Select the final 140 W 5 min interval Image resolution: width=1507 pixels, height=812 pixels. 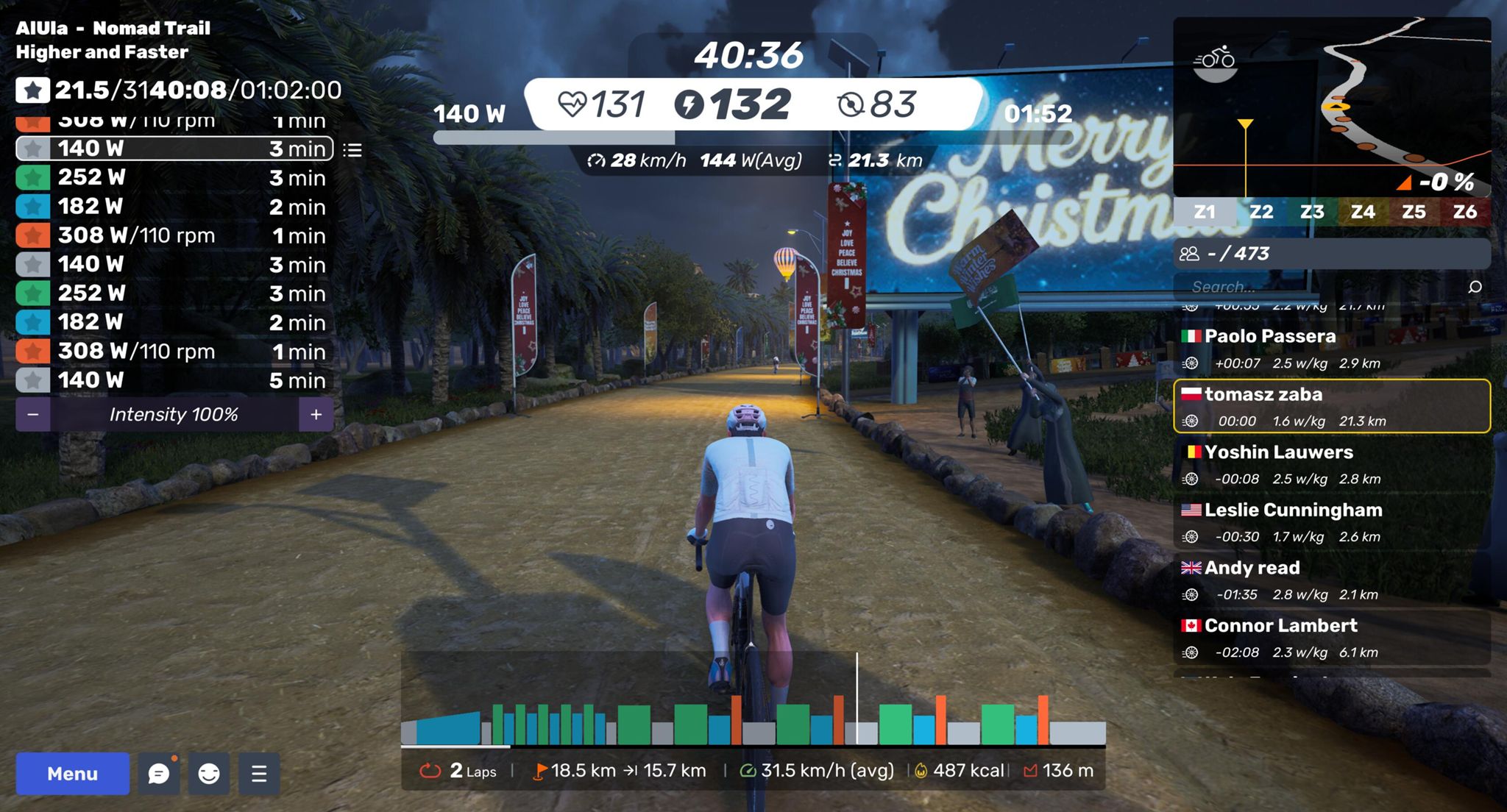[x=174, y=380]
